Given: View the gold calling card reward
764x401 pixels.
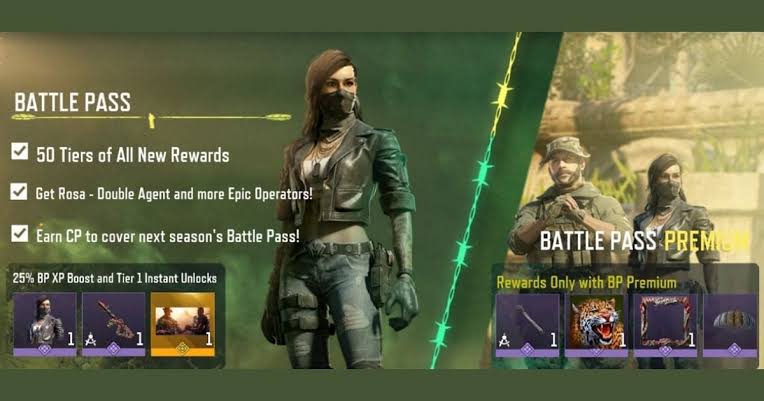Looking at the screenshot, I should click(182, 324).
